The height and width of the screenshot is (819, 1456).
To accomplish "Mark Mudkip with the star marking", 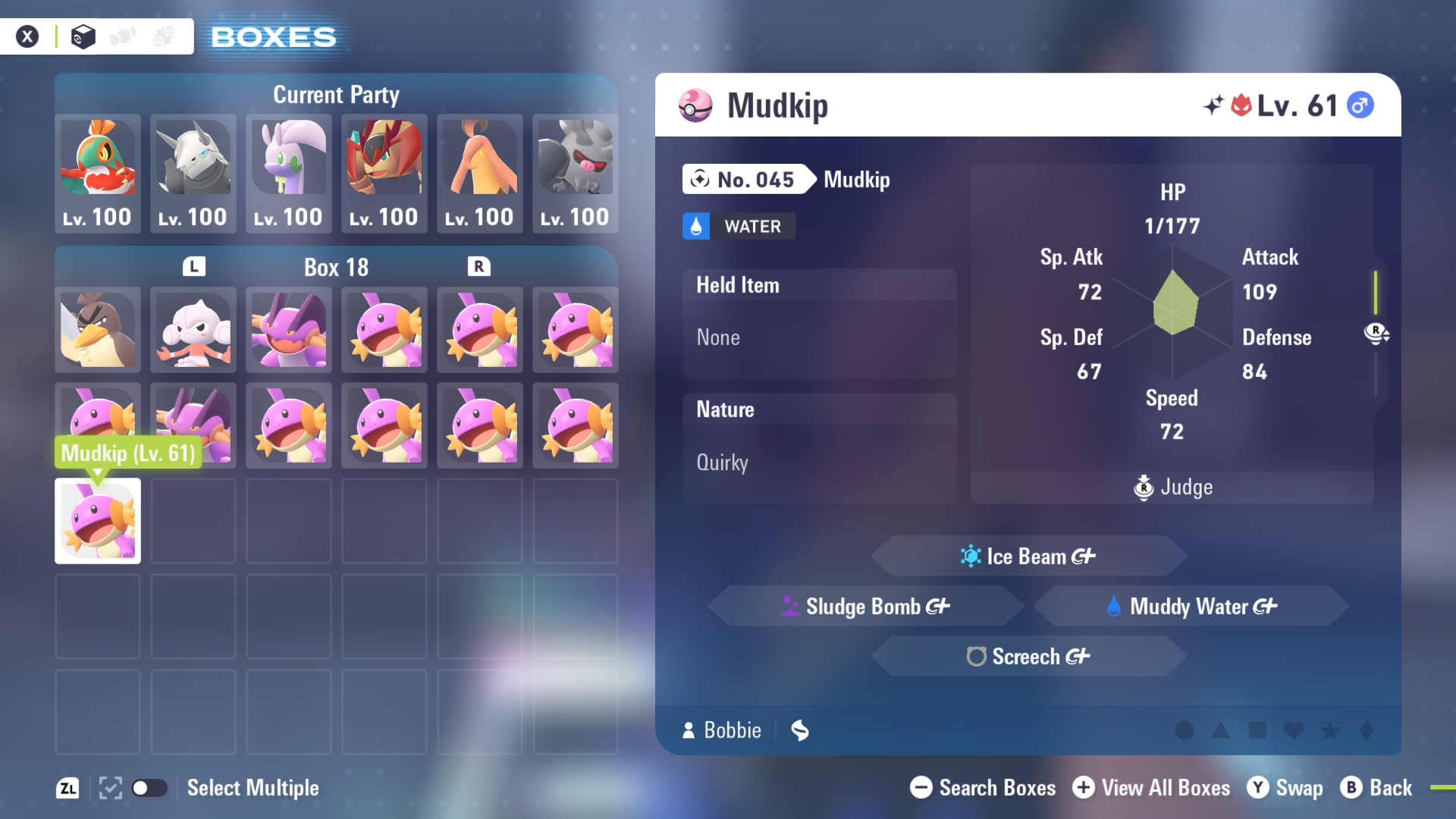I will (1330, 730).
